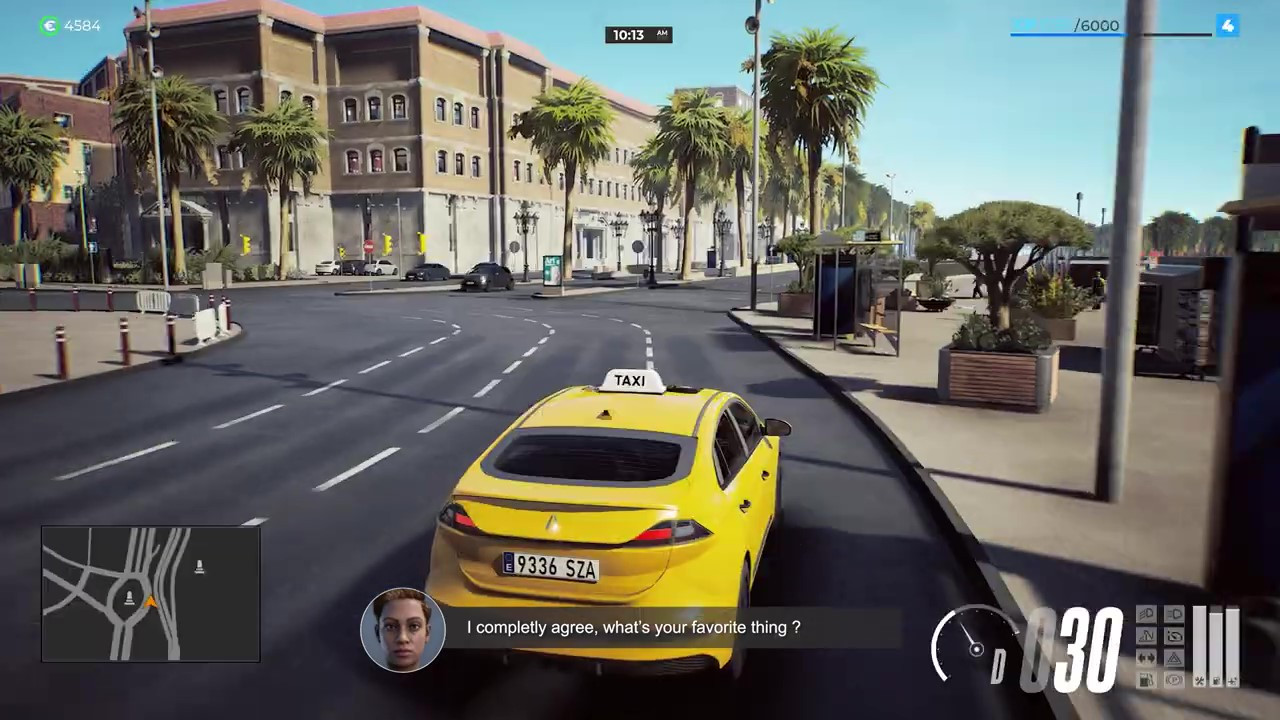Click the orange player arrow on minimap
The height and width of the screenshot is (720, 1280).
coord(151,602)
